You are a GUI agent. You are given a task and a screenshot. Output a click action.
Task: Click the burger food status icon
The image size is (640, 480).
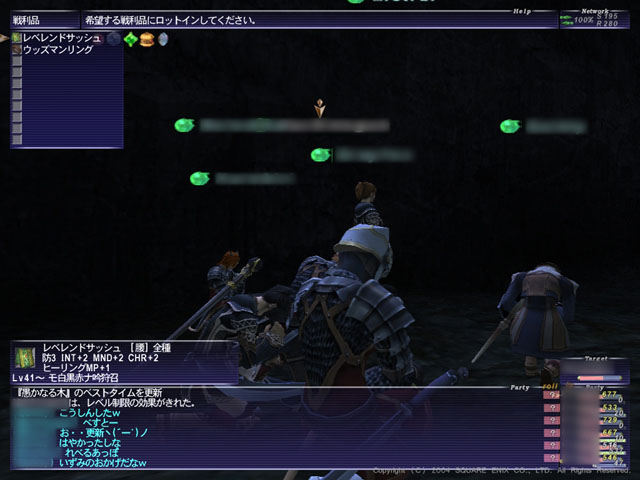click(x=146, y=39)
